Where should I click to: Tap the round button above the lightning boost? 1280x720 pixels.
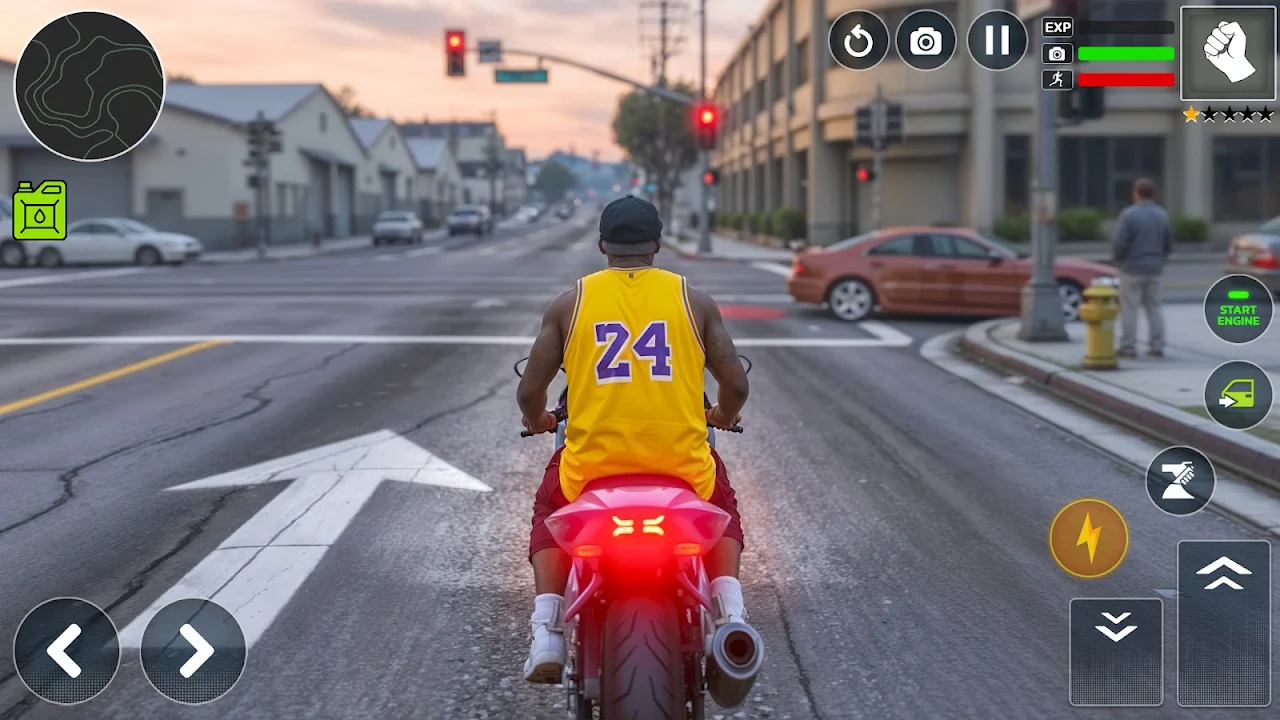coord(1180,481)
